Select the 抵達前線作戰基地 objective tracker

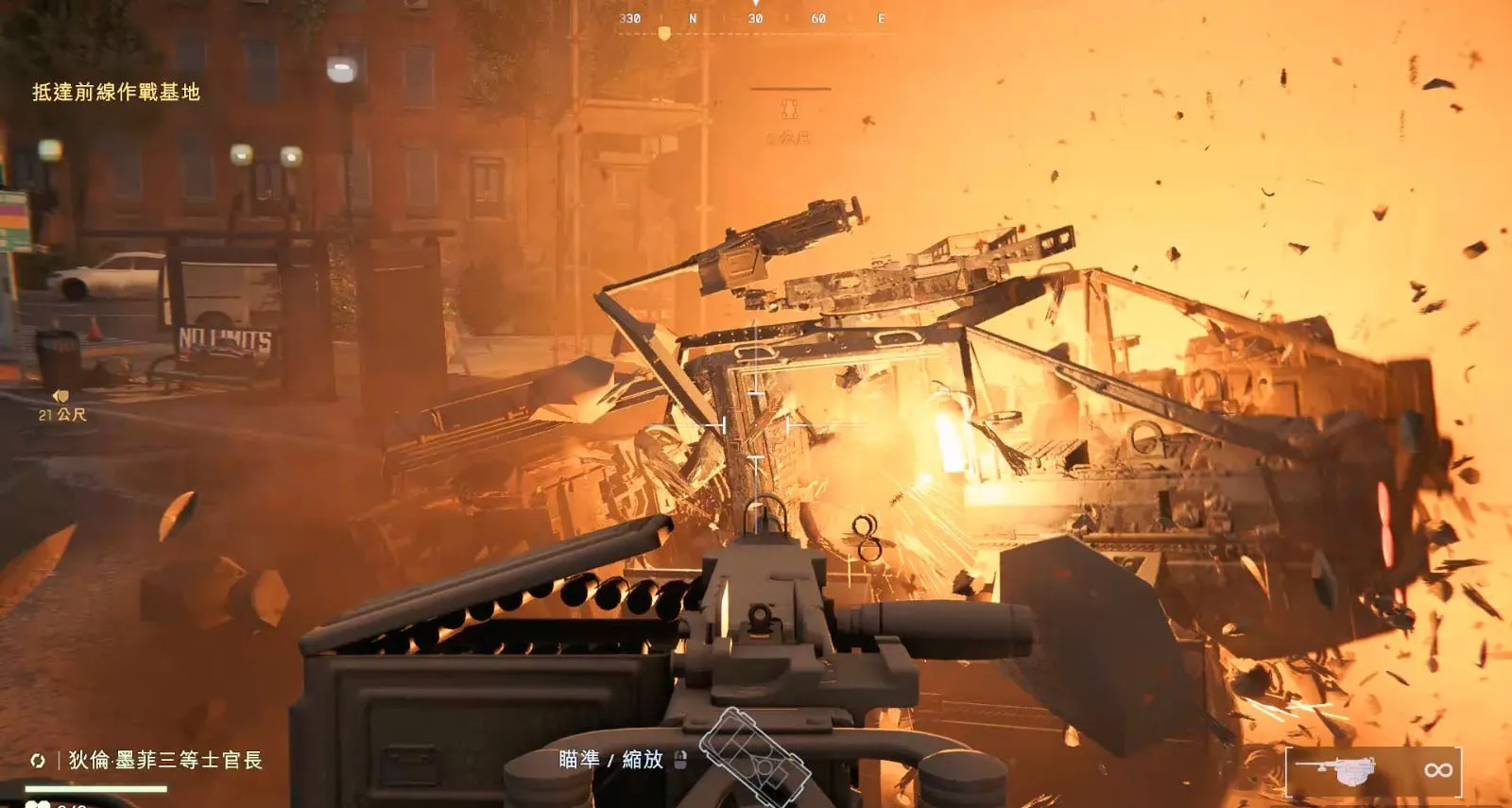[116, 92]
